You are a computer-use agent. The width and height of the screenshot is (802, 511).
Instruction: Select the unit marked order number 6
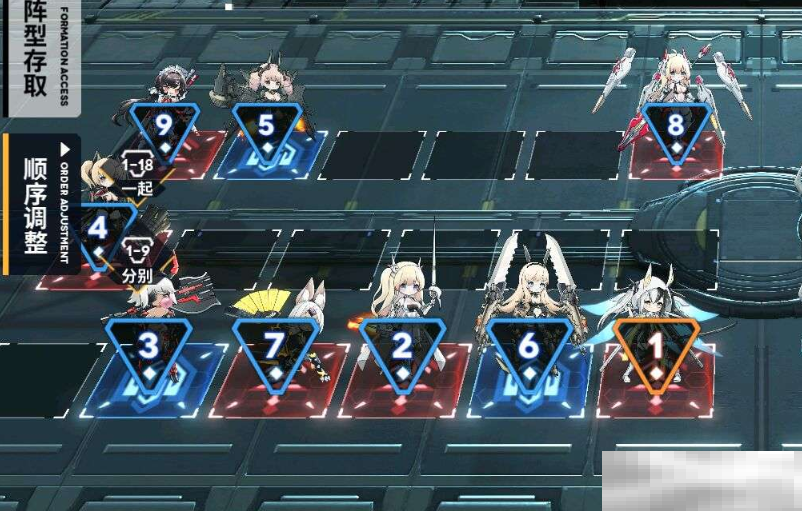(529, 350)
